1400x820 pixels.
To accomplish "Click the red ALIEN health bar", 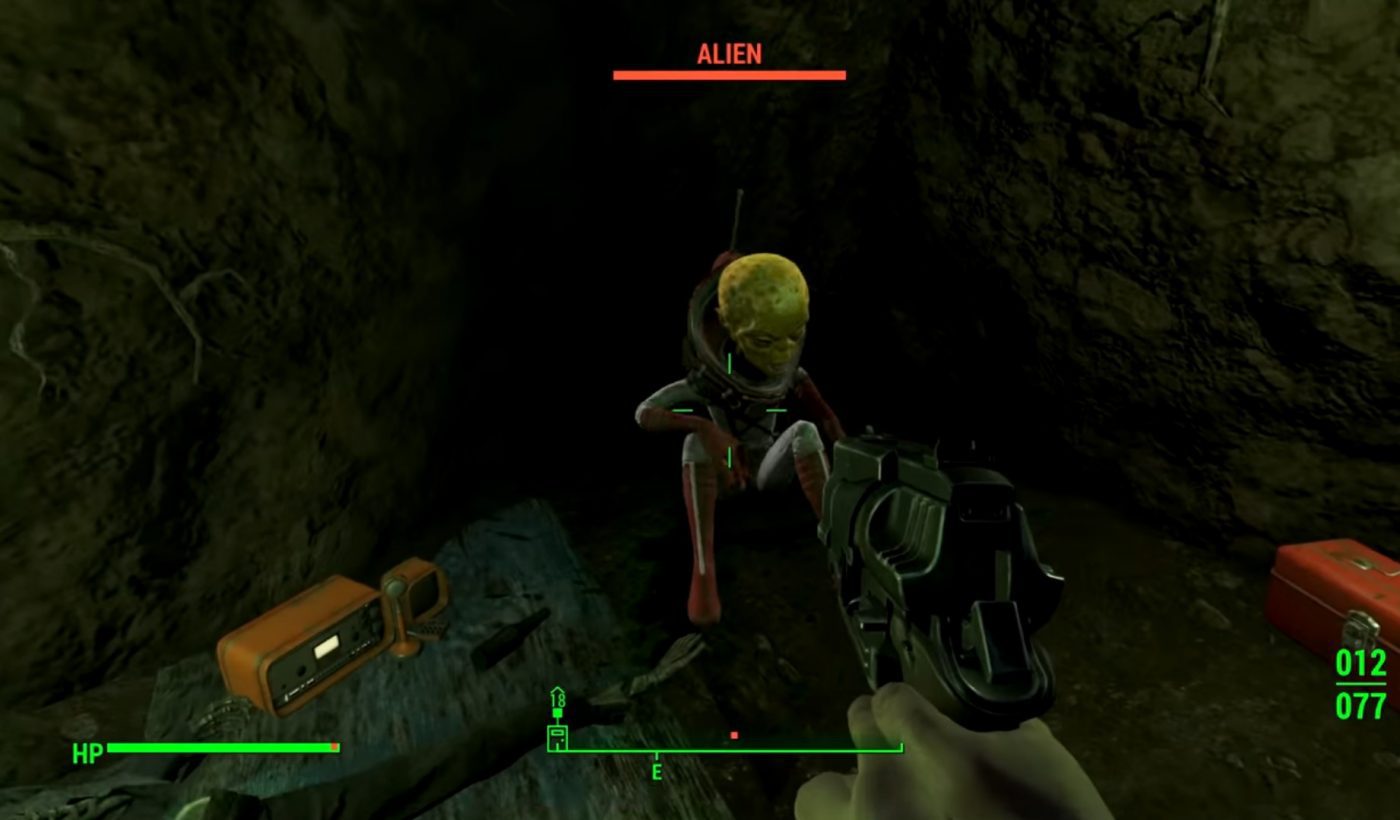I will tap(729, 73).
